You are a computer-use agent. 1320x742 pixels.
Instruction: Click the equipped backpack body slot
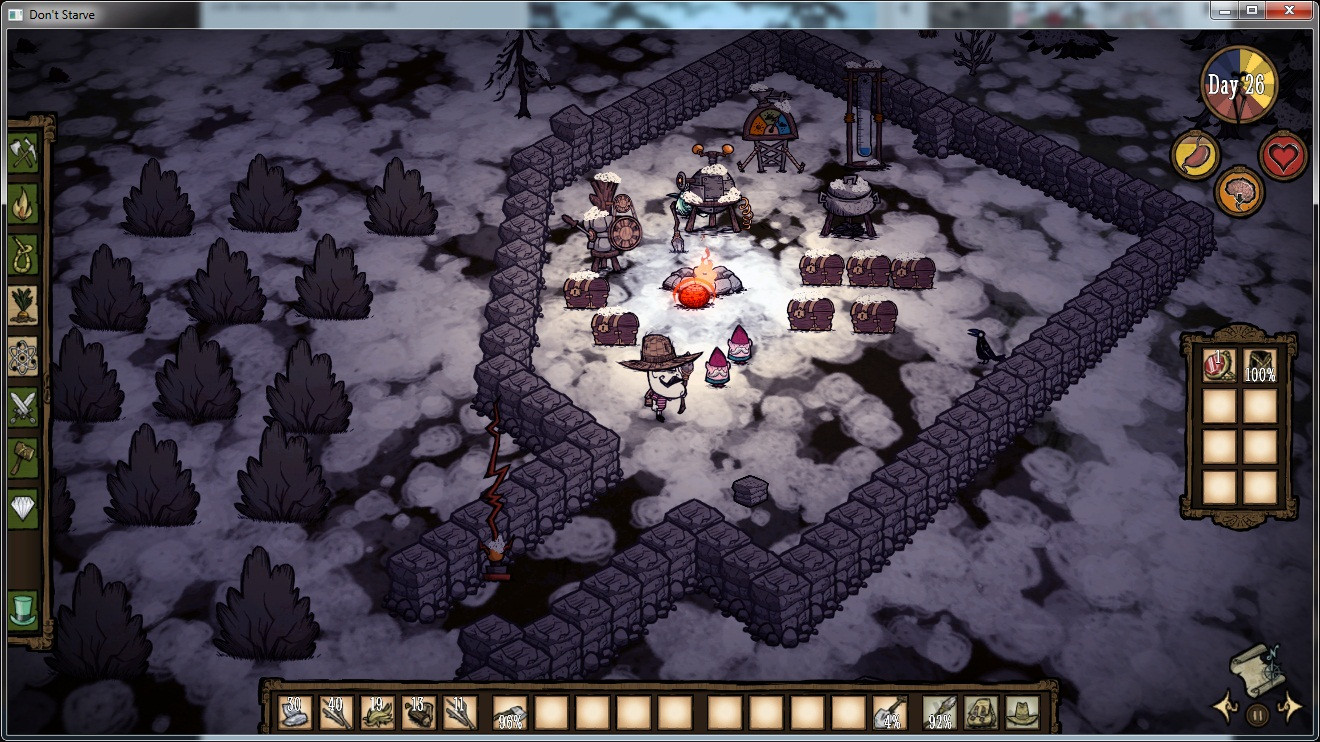pyautogui.click(x=982, y=712)
